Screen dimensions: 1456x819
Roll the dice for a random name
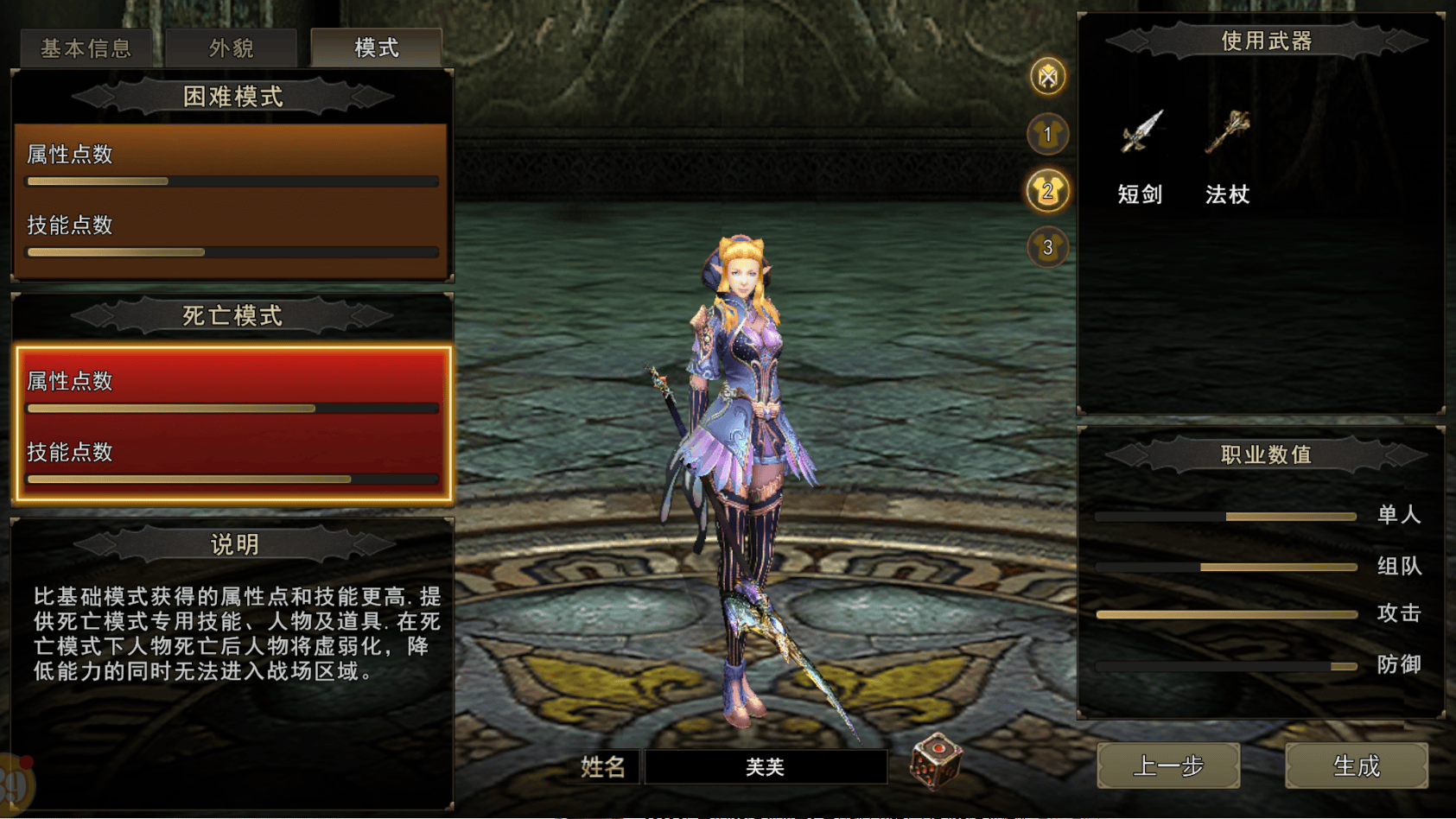[936, 761]
